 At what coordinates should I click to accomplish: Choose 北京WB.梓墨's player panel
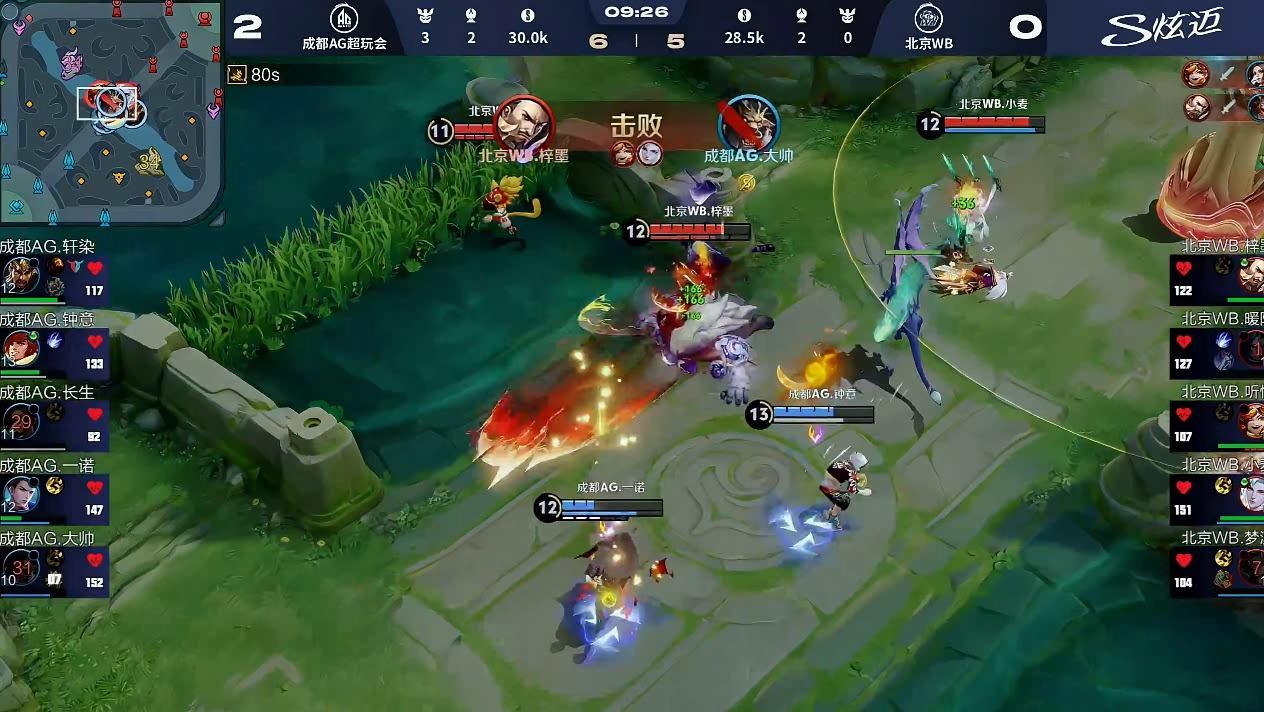(1218, 273)
